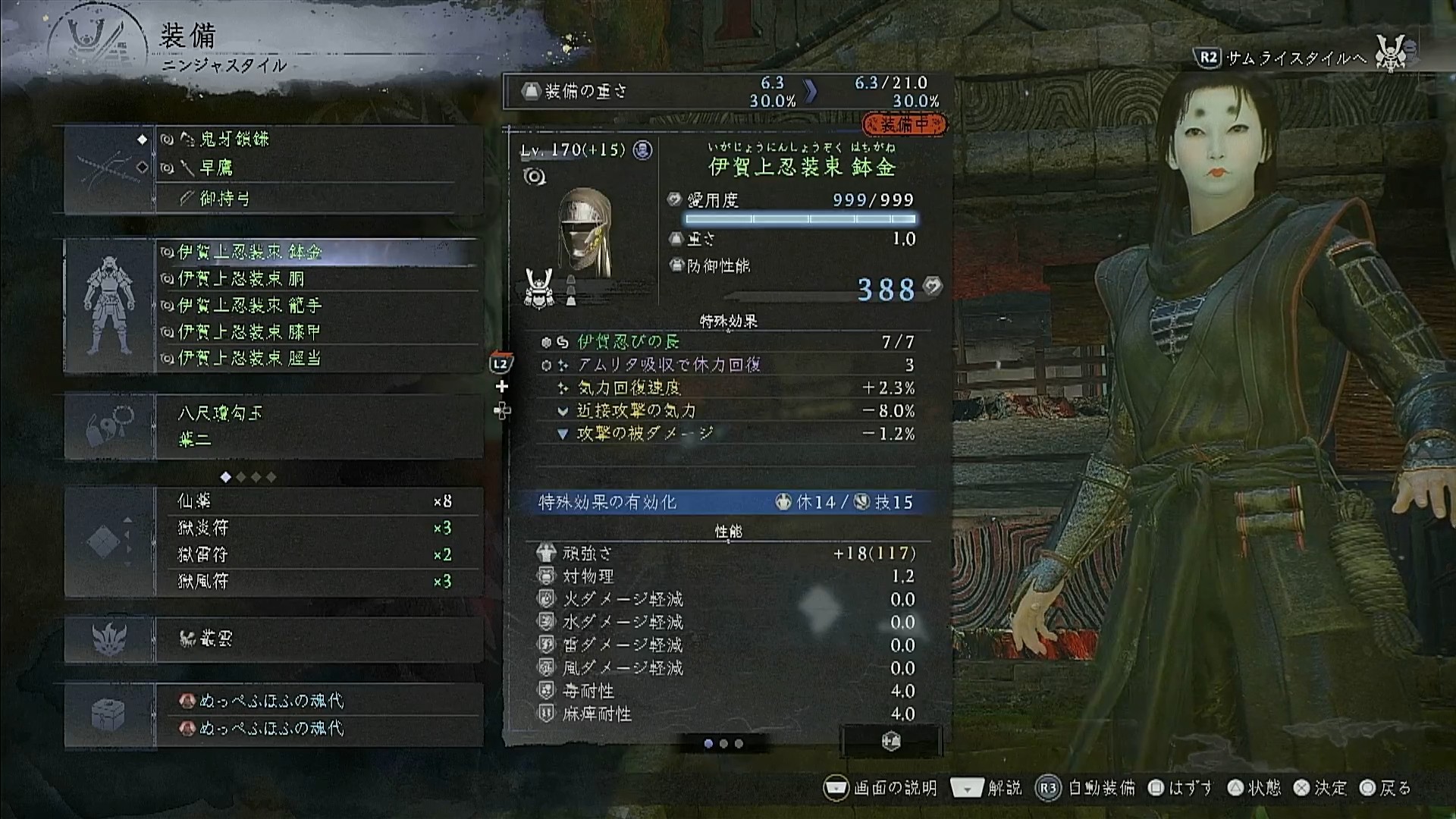Click the 戻る back button
This screenshot has height=819, width=1456.
click(x=1385, y=788)
